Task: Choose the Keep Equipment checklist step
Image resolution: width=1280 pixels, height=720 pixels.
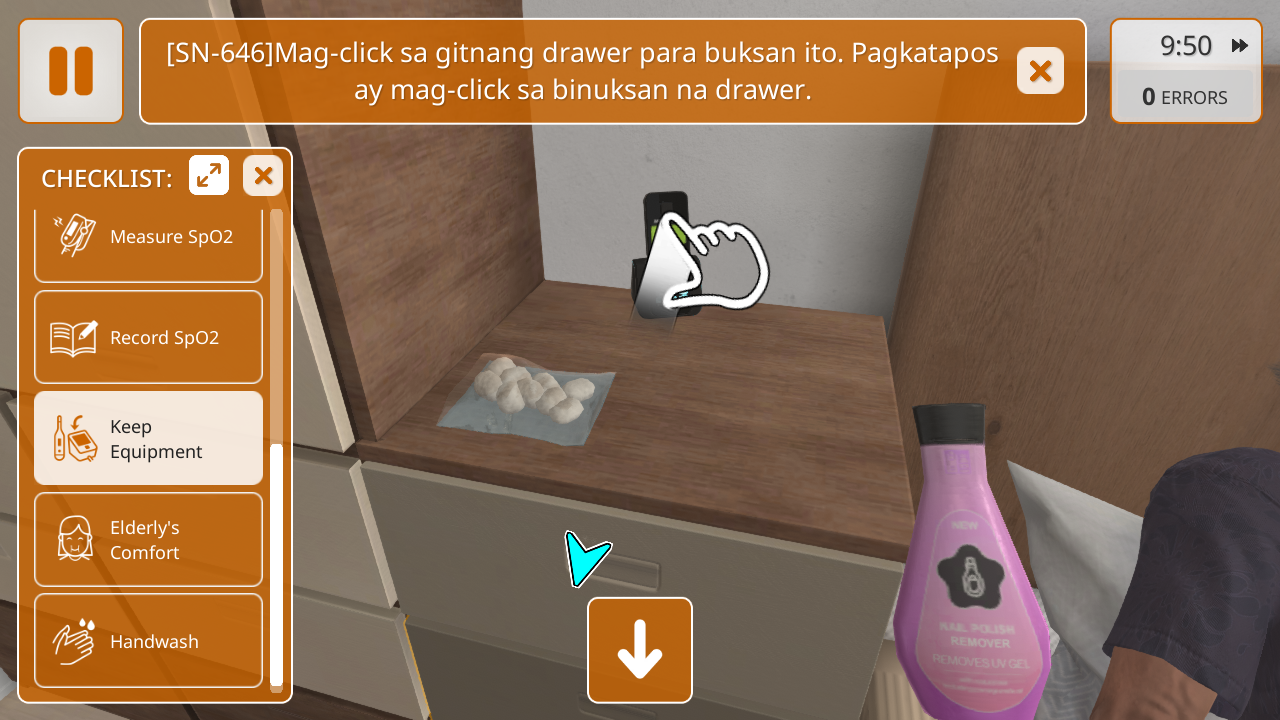Action: tap(148, 438)
